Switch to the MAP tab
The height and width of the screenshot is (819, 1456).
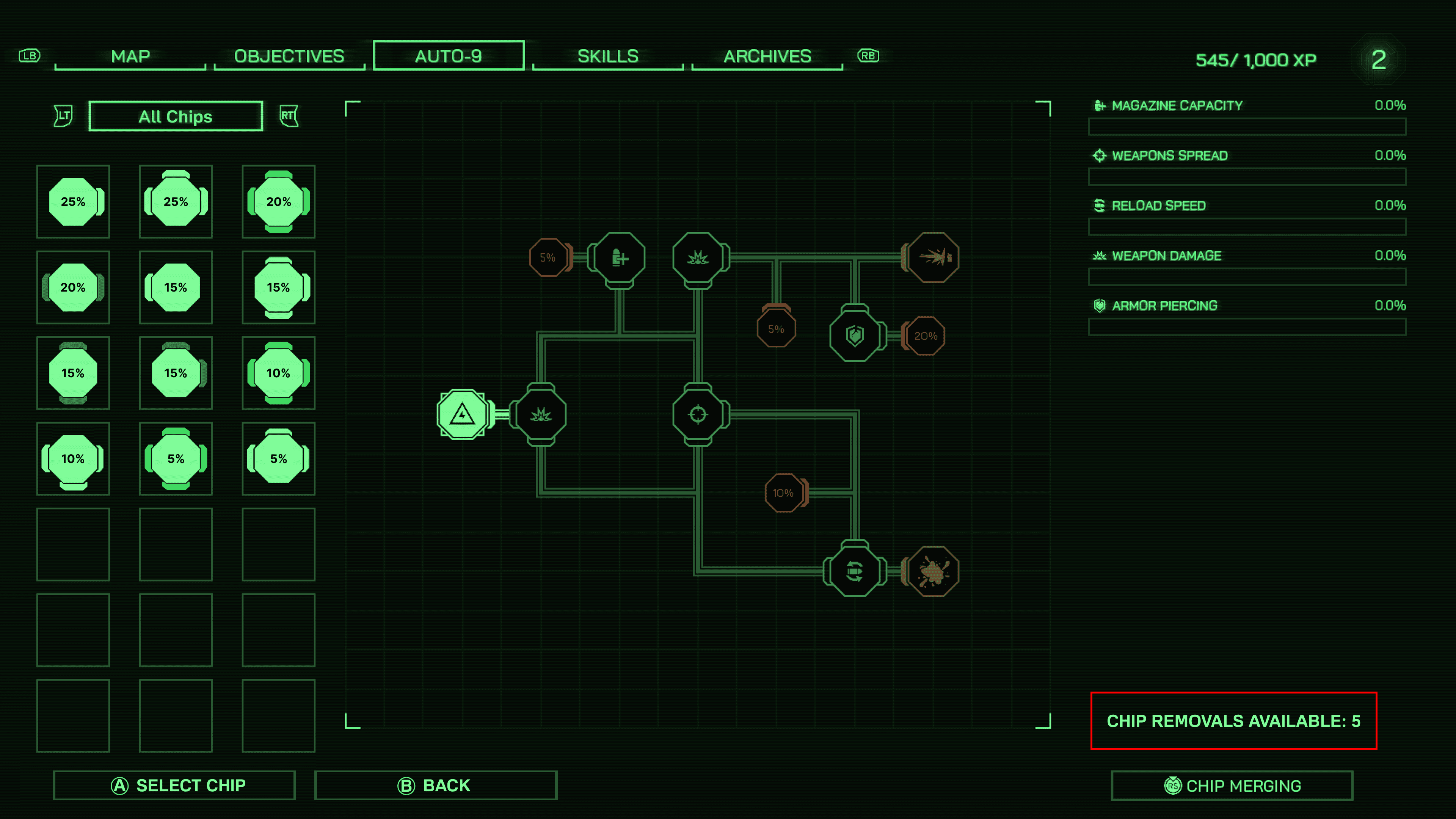(x=130, y=56)
